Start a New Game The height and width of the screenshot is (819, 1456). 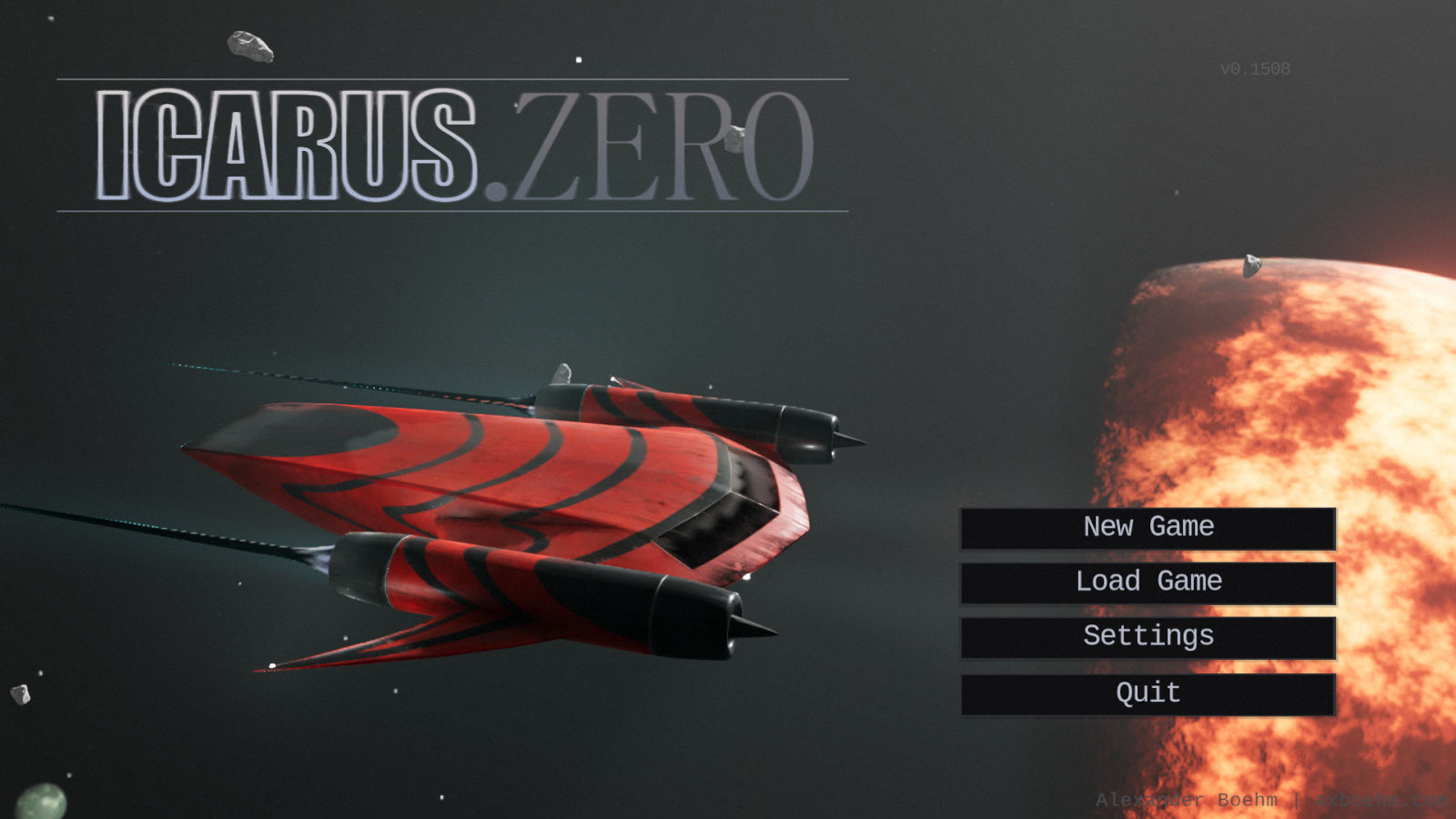(1148, 528)
